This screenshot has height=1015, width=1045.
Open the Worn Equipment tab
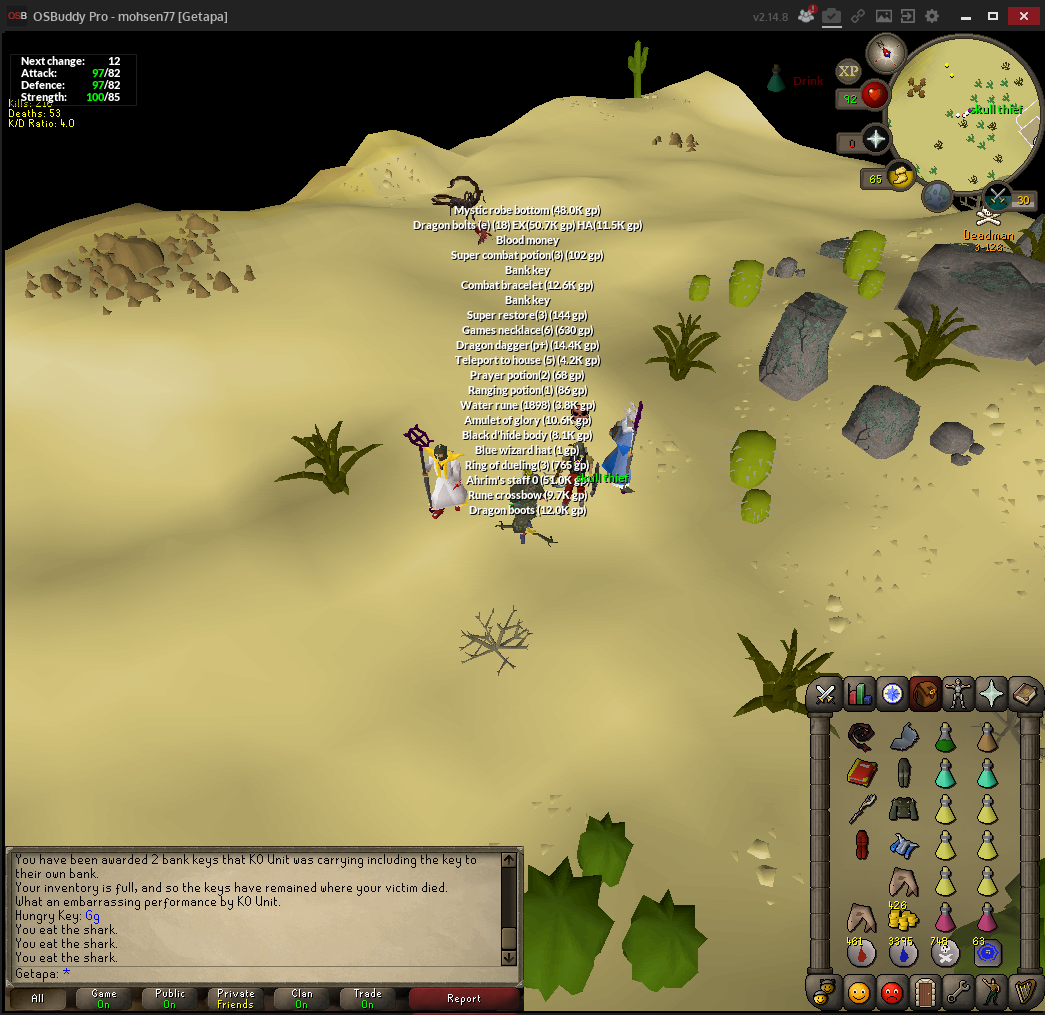[958, 693]
